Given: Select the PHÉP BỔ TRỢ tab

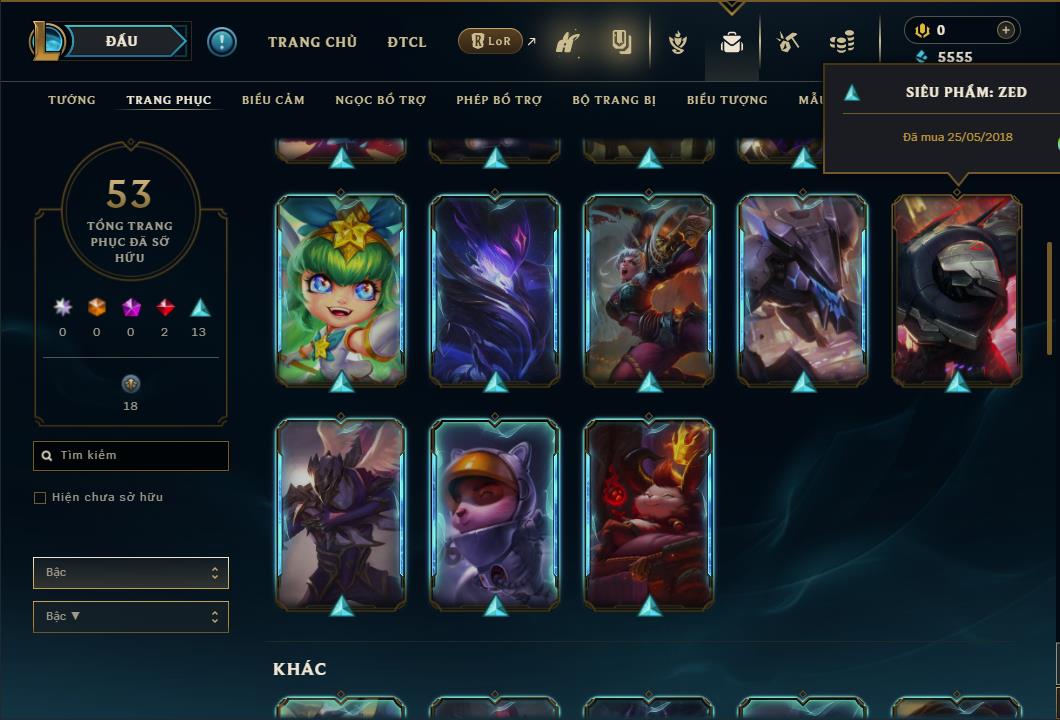Looking at the screenshot, I should point(499,100).
